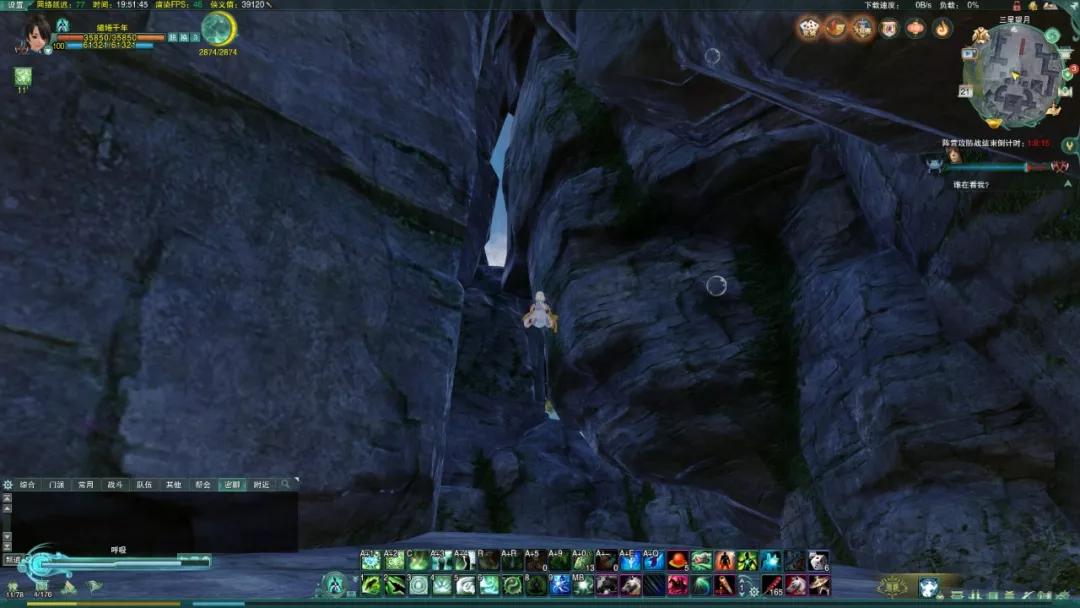1080x608 pixels.
Task: Click the playing cards event icon
Action: (808, 28)
